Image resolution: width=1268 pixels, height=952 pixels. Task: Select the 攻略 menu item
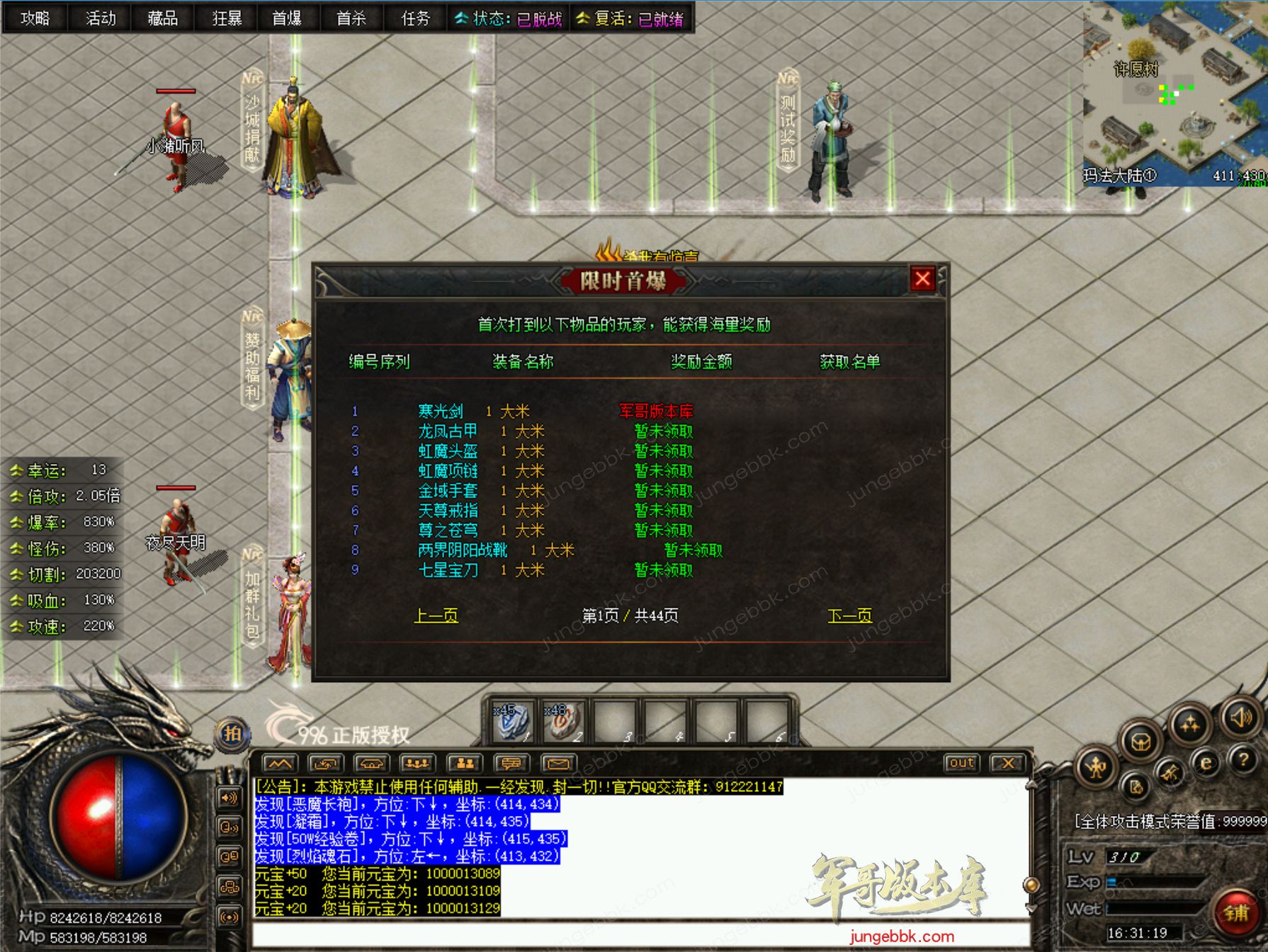pyautogui.click(x=35, y=19)
